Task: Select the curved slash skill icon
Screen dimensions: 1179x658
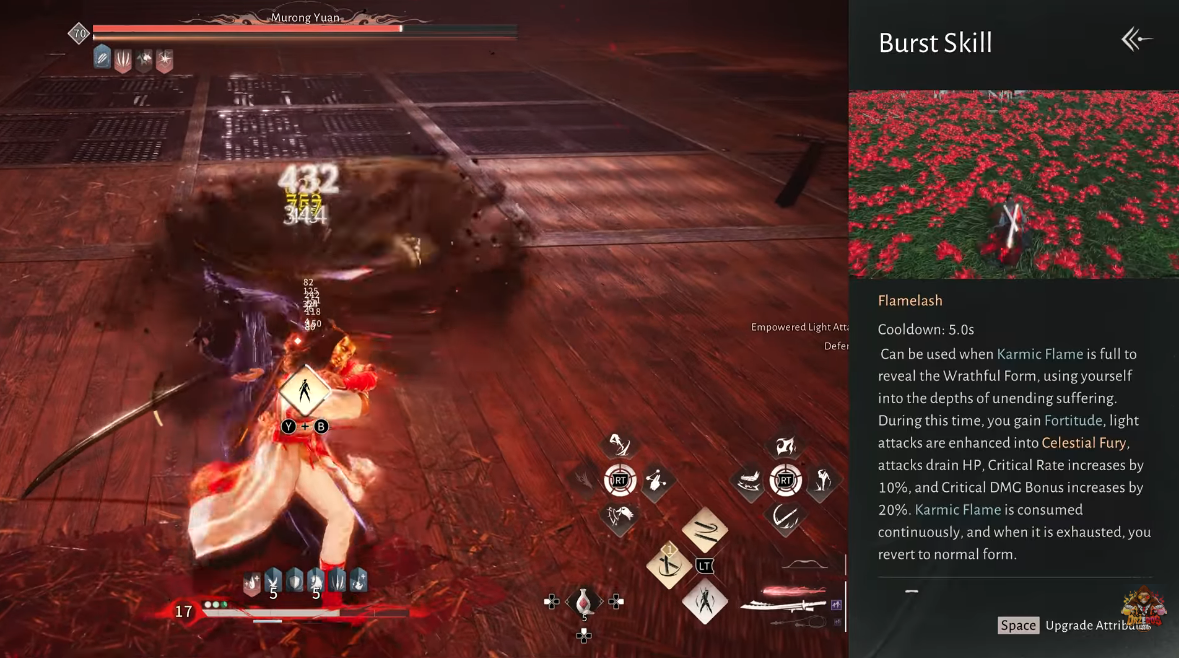Action: [786, 516]
